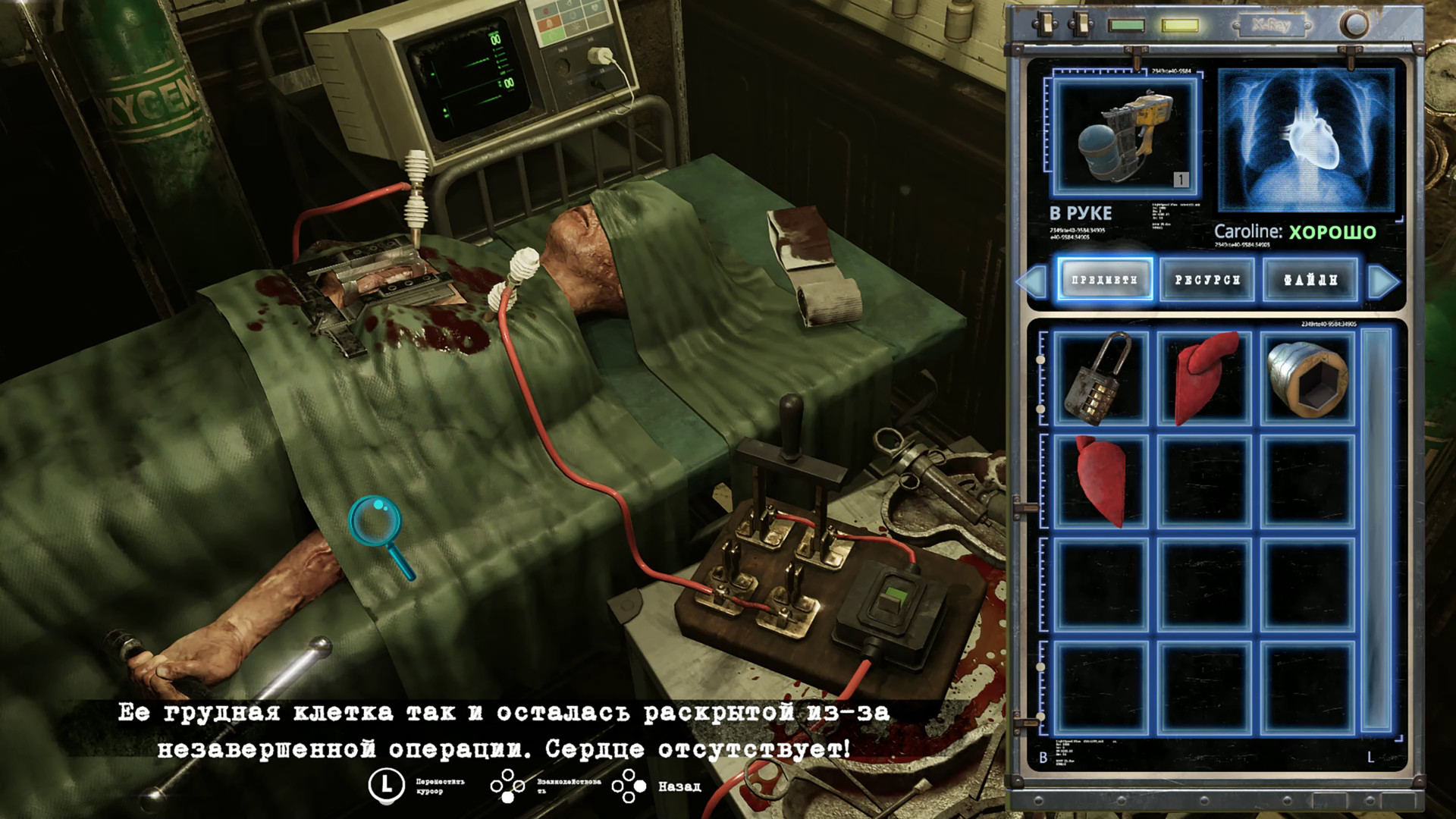1456x819 pixels.
Task: Click the left arrow to previous category
Action: pyautogui.click(x=1031, y=280)
